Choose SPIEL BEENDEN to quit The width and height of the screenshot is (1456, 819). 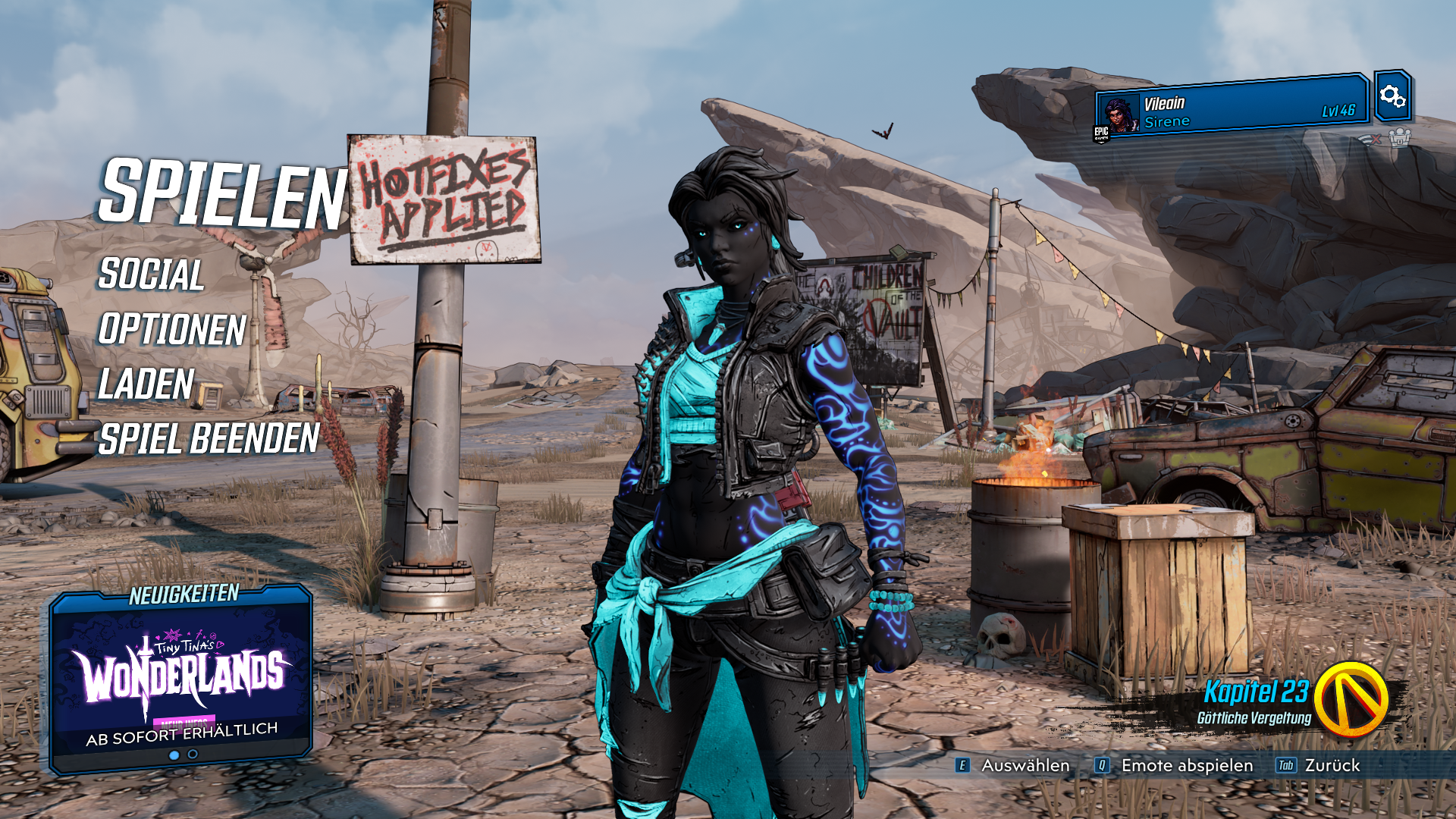click(x=209, y=439)
